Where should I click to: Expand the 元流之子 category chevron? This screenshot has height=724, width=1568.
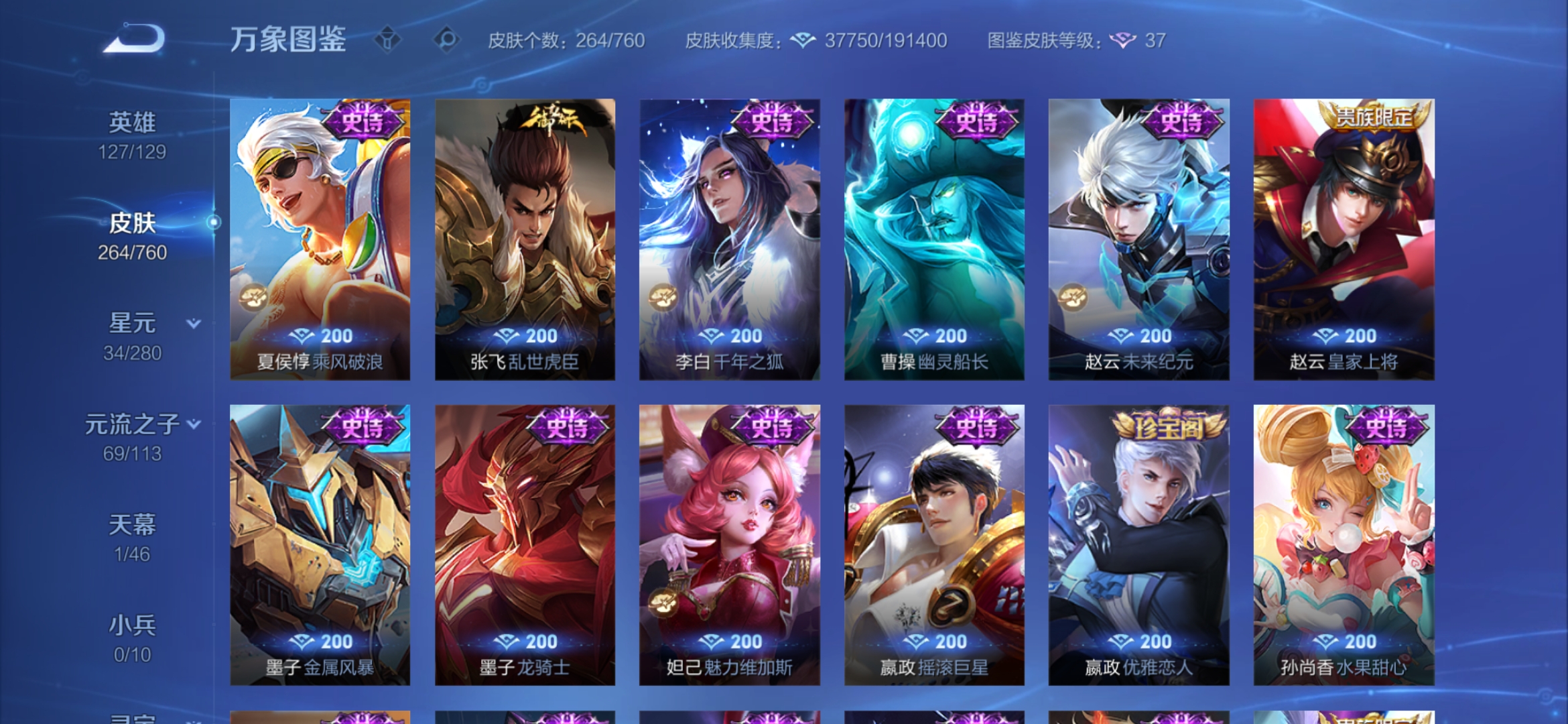click(195, 424)
